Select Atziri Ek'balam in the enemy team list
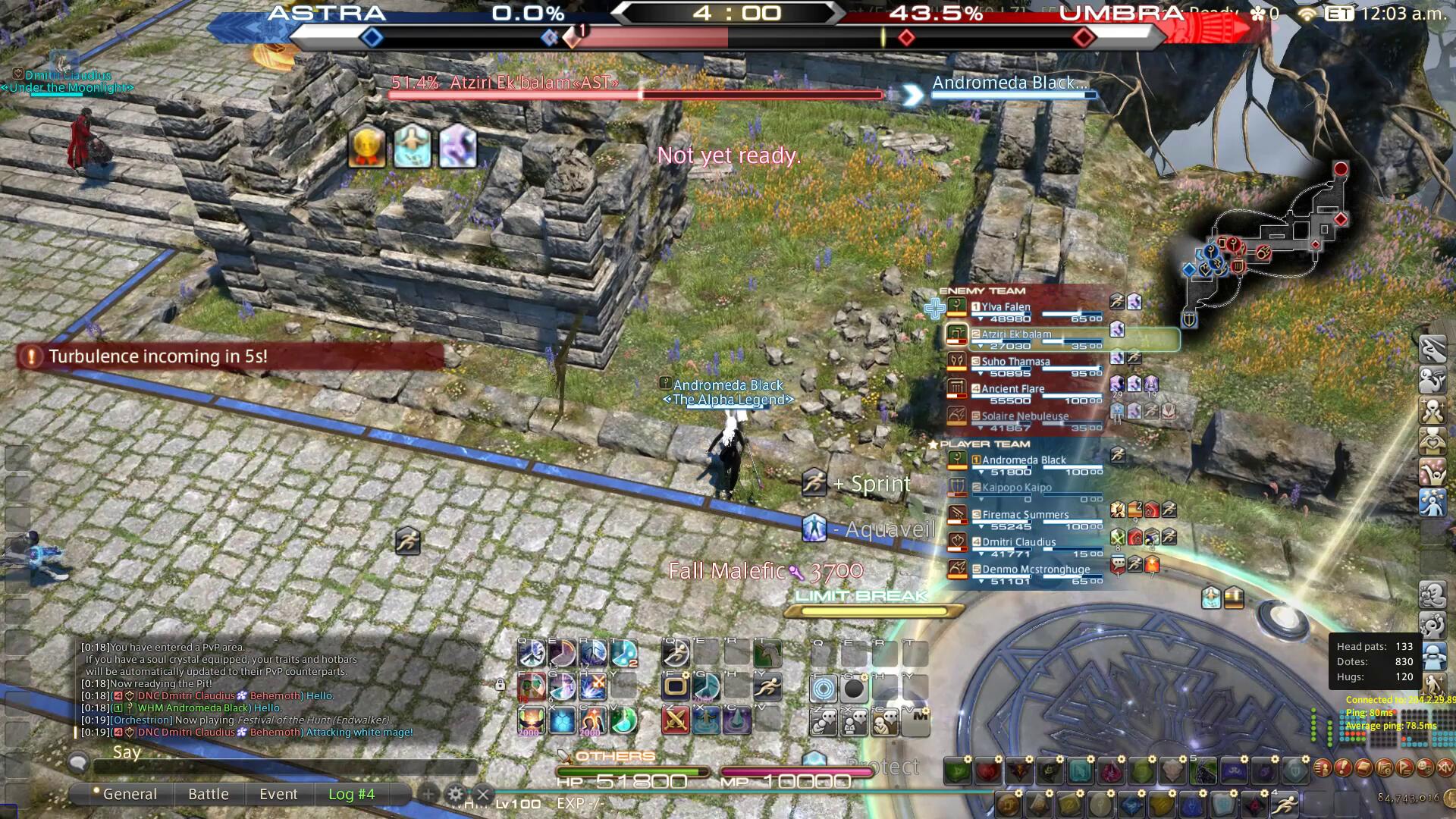Screen dimensions: 1456x819 (1016, 333)
